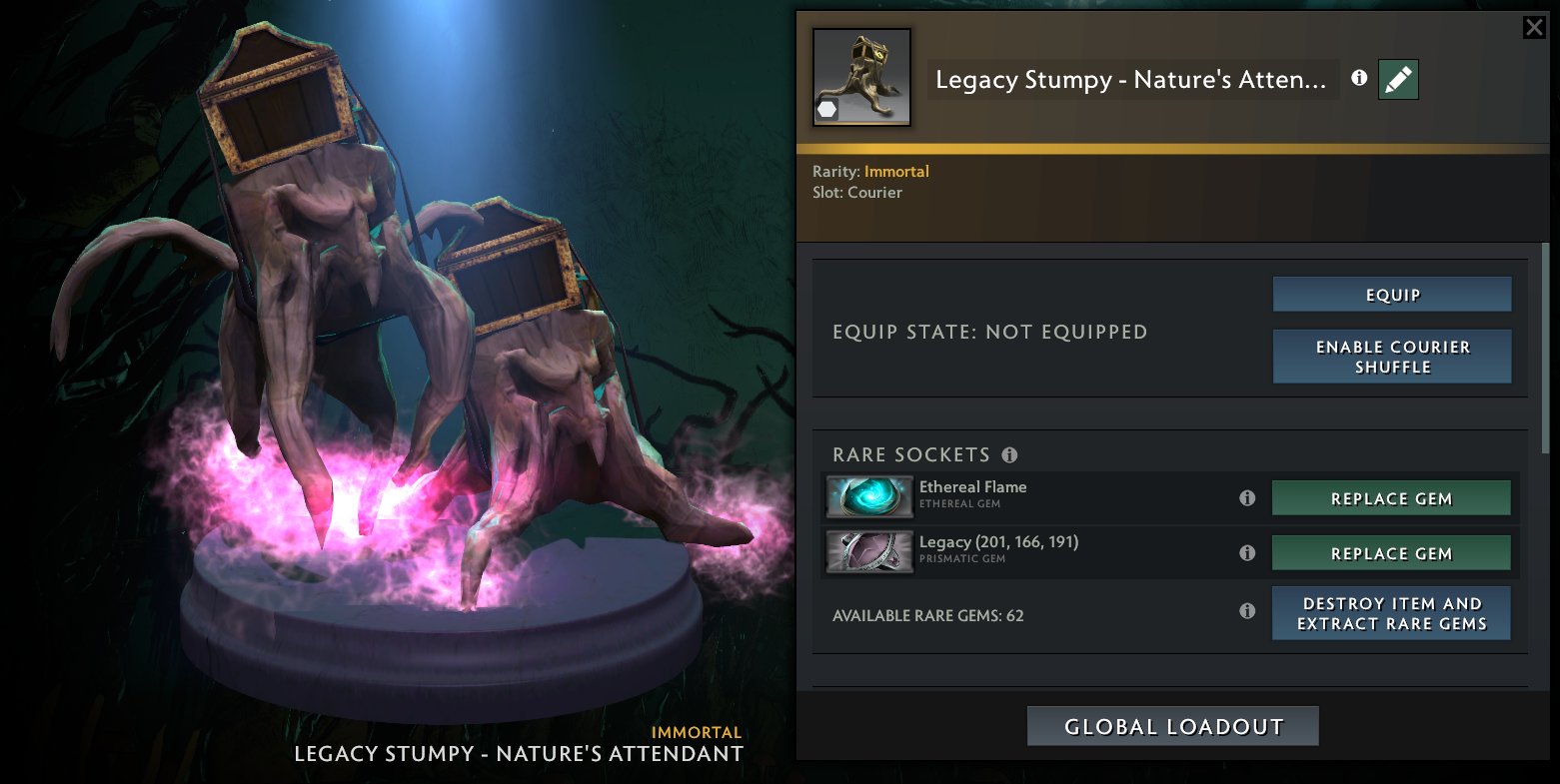Destroy item and extract rare gems
1560x784 pixels.
[1390, 613]
